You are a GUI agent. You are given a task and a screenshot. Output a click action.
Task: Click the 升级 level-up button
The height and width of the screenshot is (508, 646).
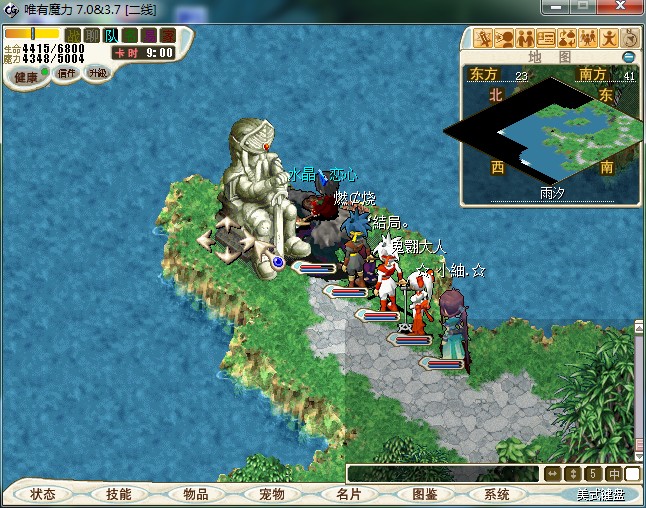click(97, 73)
